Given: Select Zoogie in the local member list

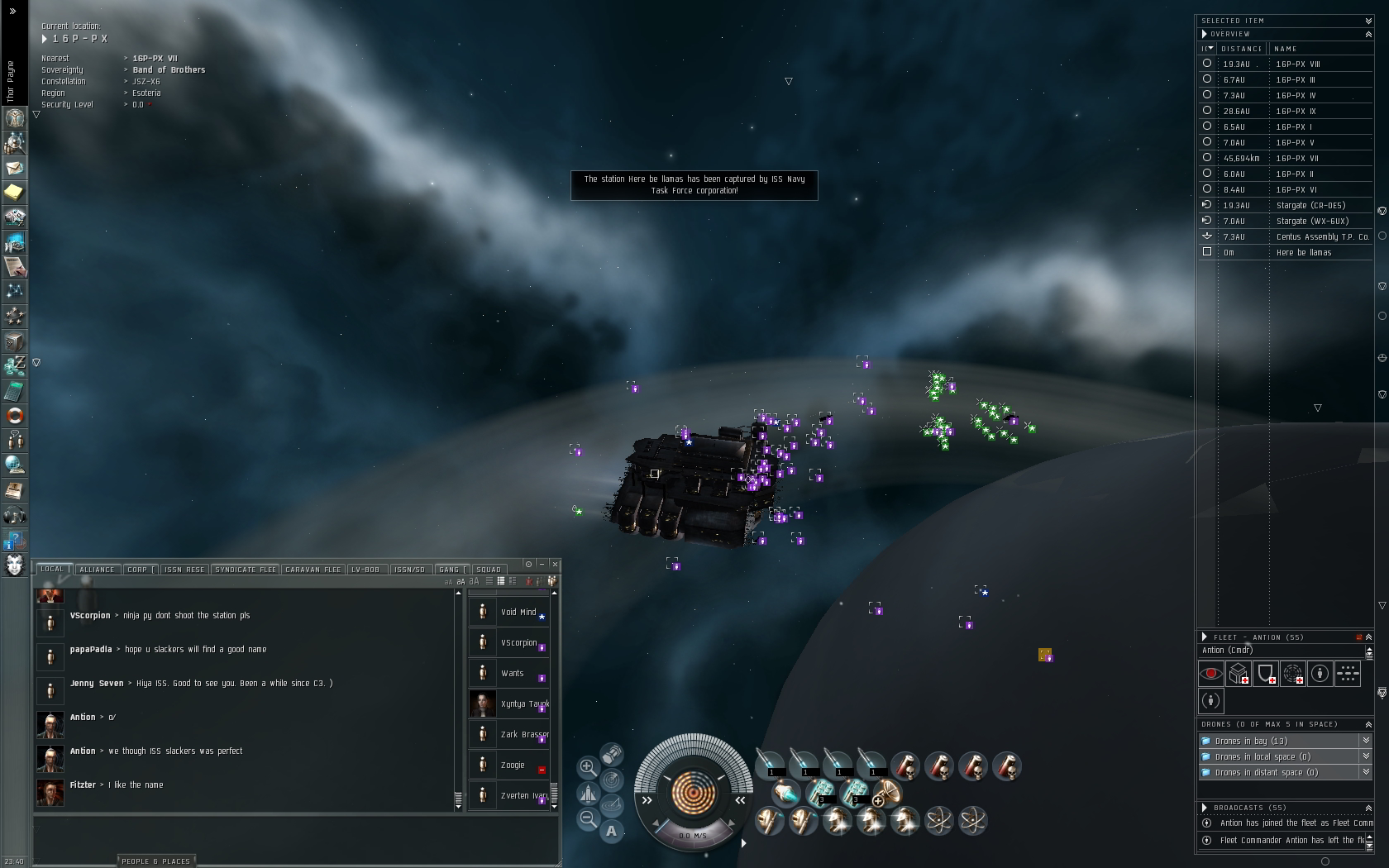Looking at the screenshot, I should pyautogui.click(x=513, y=765).
